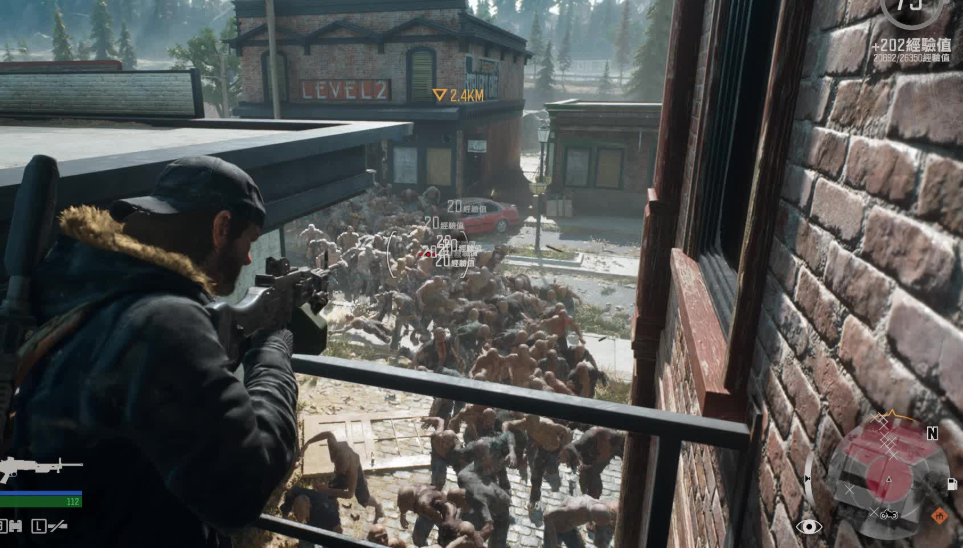Select the crossed-out suppressor attachment icon
Screen dimensions: 963x548
coord(55,526)
